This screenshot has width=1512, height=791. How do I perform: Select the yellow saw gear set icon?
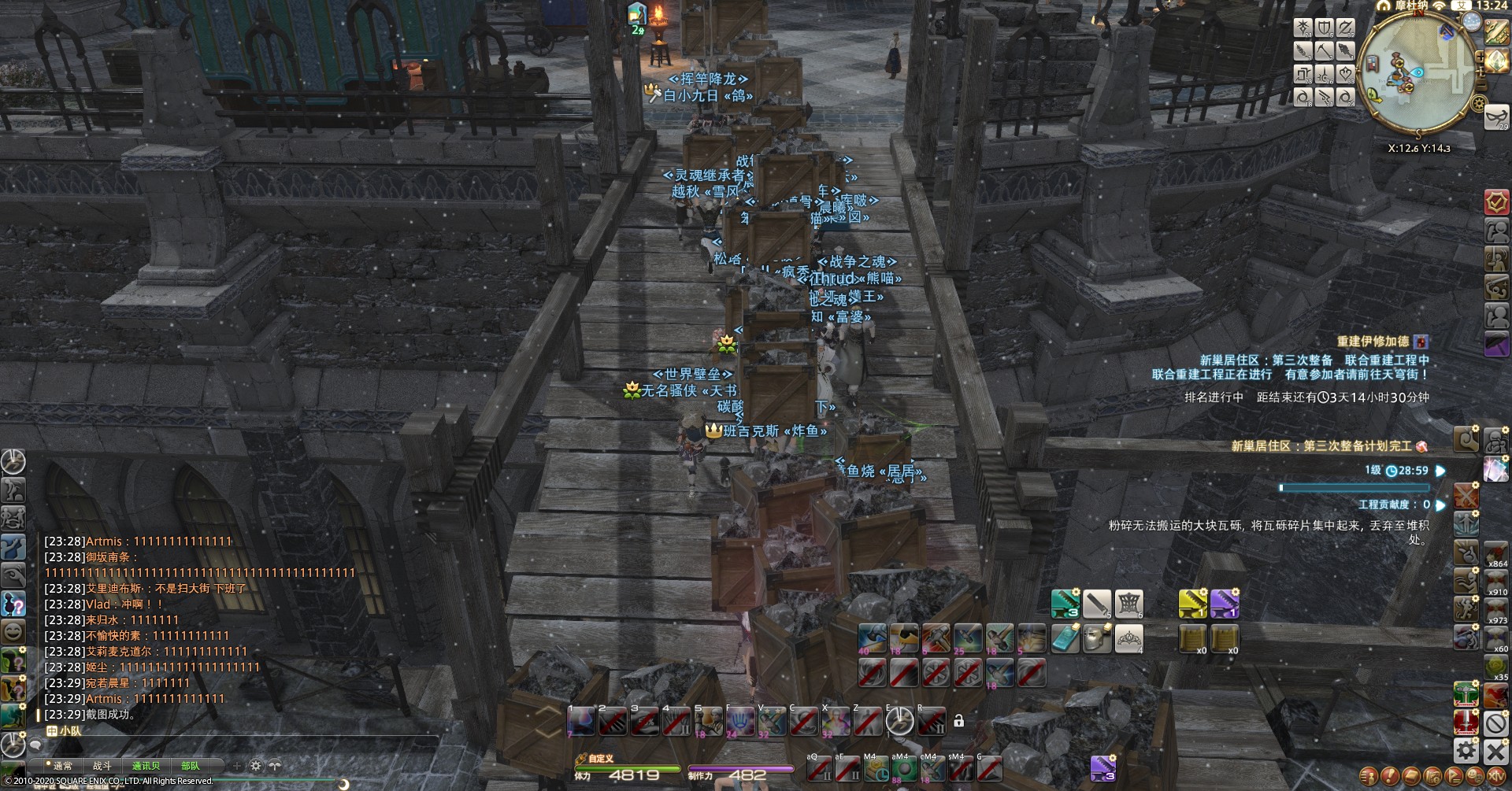click(1193, 604)
